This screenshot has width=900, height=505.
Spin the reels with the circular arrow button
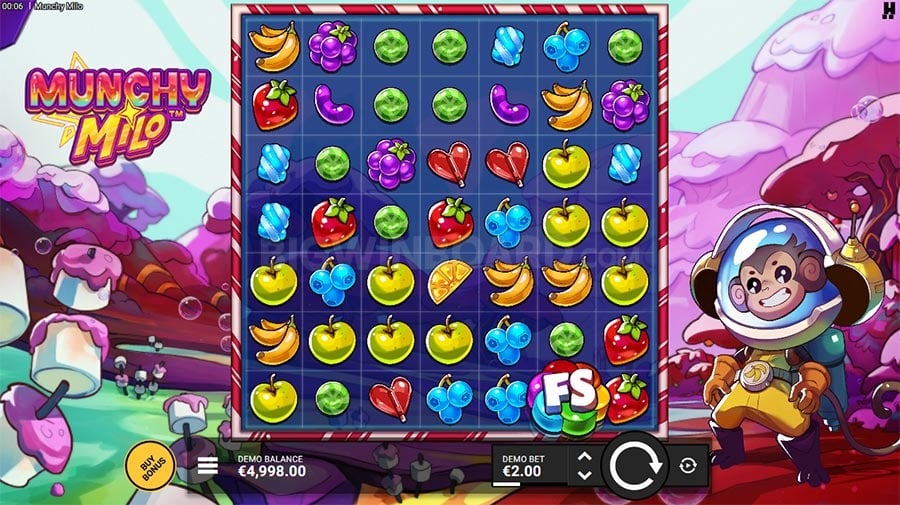634,465
